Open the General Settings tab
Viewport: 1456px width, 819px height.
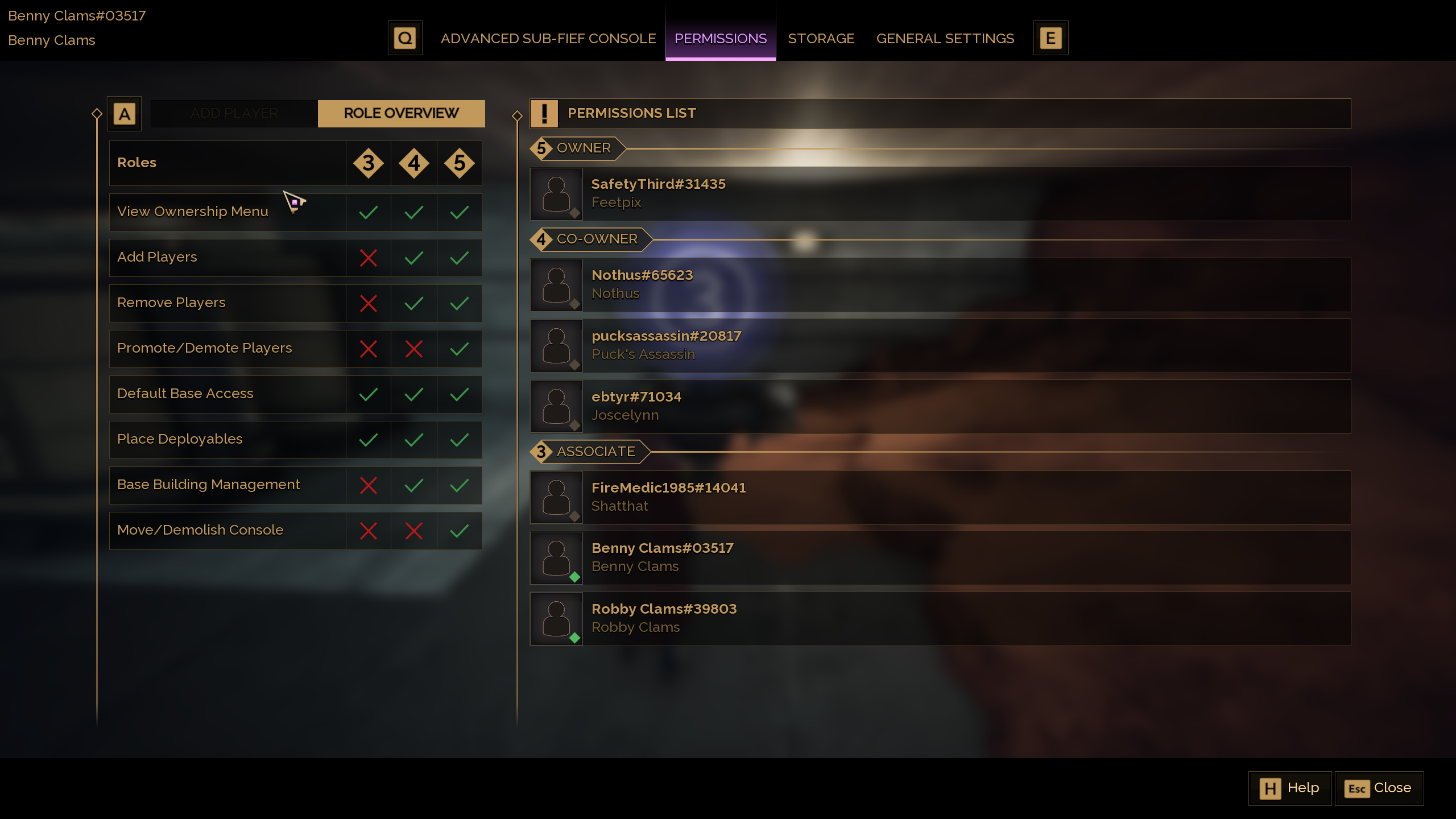945,39
